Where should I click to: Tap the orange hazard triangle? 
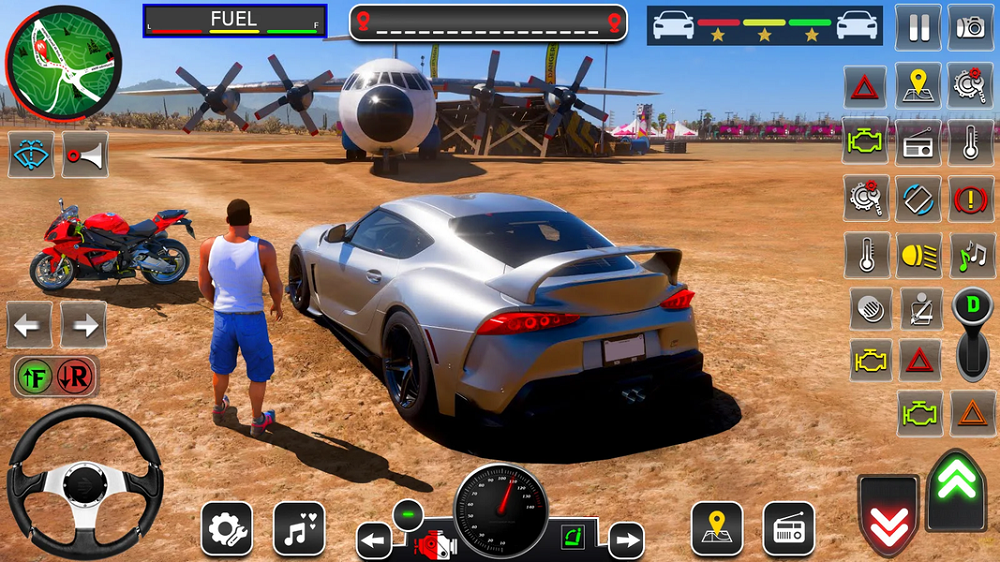click(x=970, y=410)
